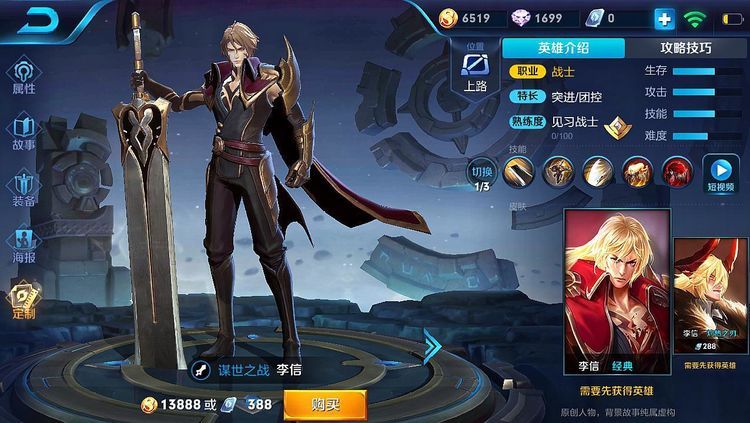Click the 切换 skill form switch button
The width and height of the screenshot is (750, 423).
coord(482,174)
